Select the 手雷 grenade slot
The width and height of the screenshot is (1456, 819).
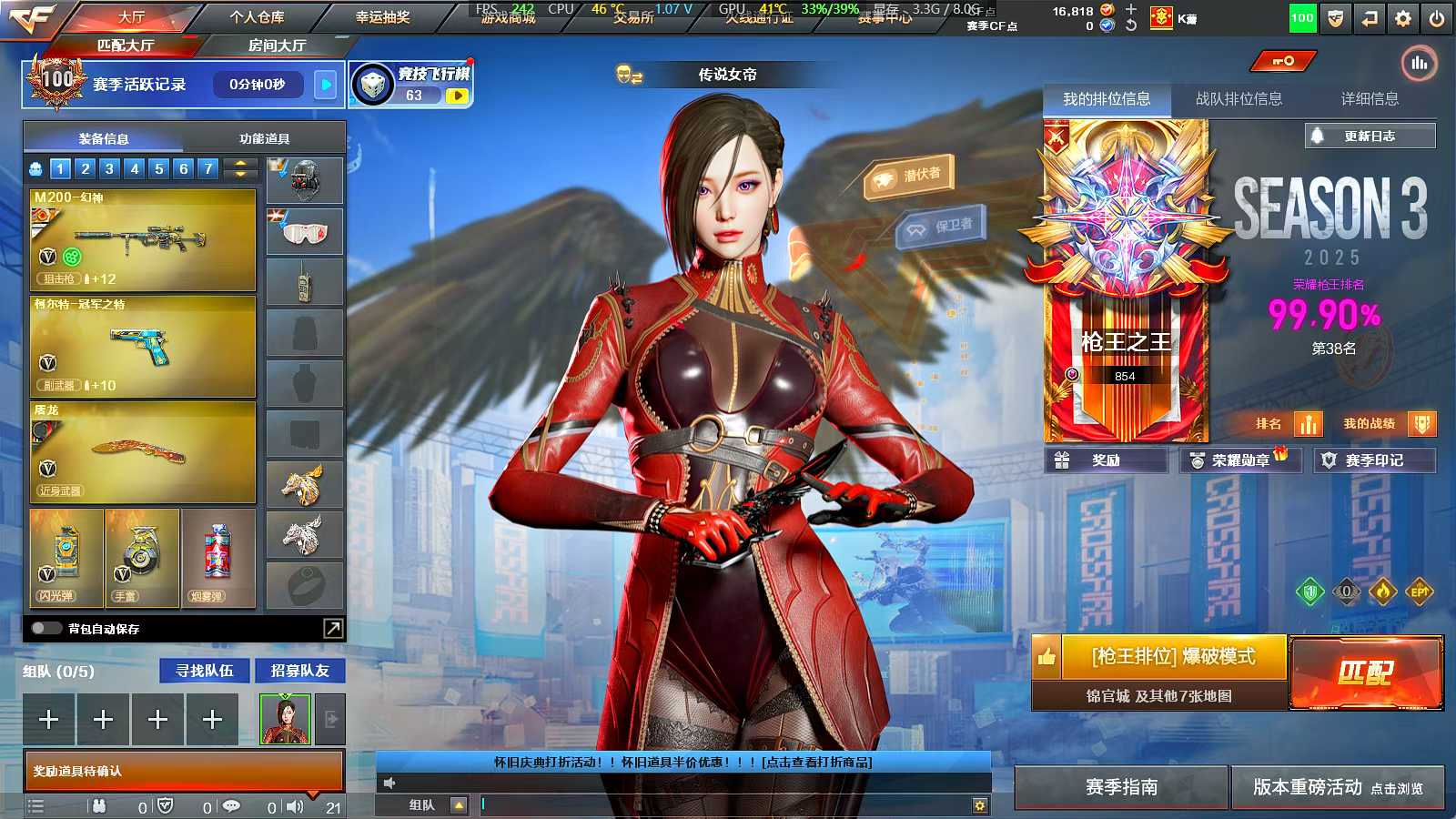tap(141, 555)
